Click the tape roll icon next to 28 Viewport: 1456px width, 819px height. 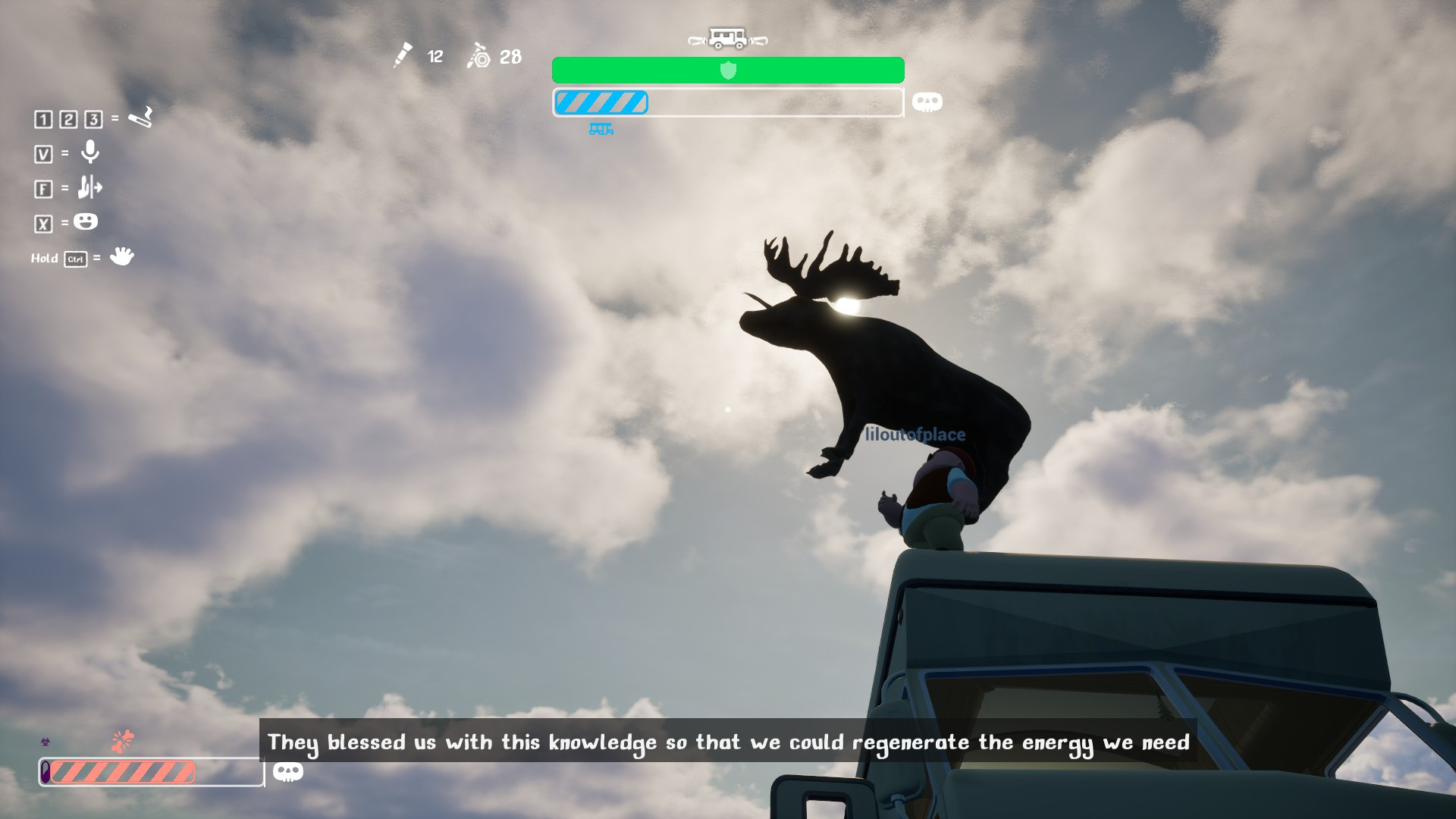479,56
